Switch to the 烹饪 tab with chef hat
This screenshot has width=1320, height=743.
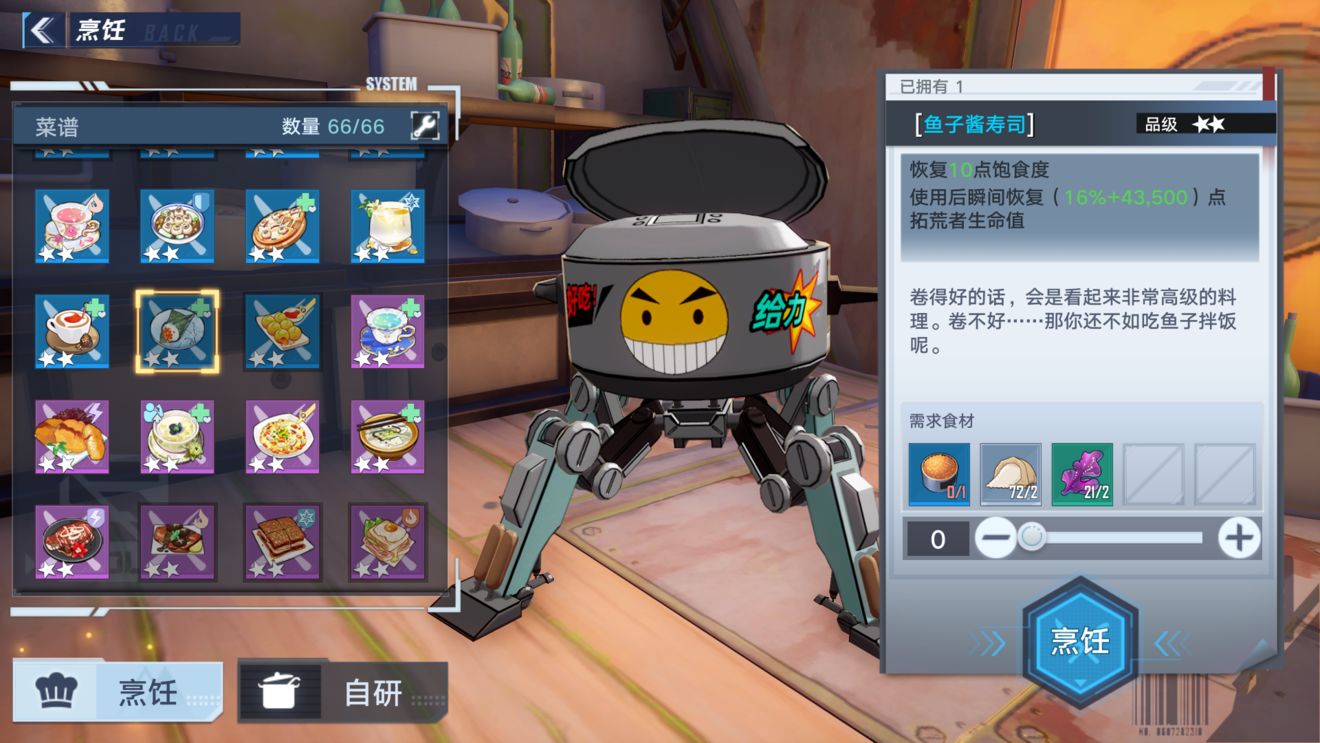point(118,691)
